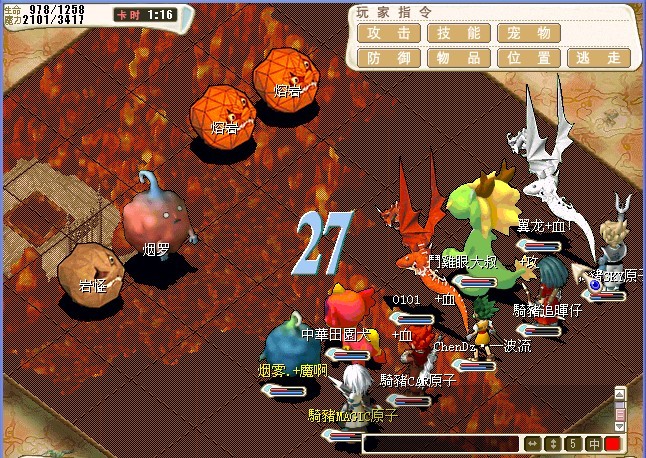Choose the 攻击 (Attack) command

pyautogui.click(x=388, y=32)
